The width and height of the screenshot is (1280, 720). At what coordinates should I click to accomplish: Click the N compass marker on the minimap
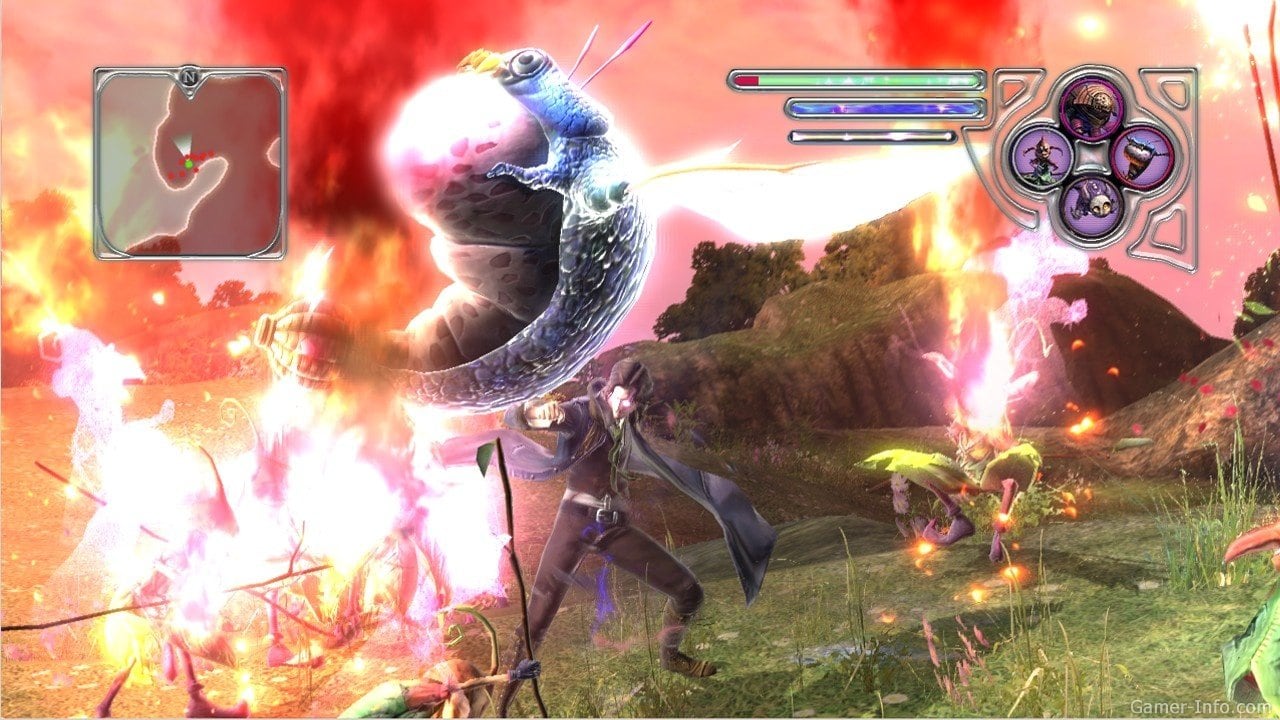click(188, 74)
